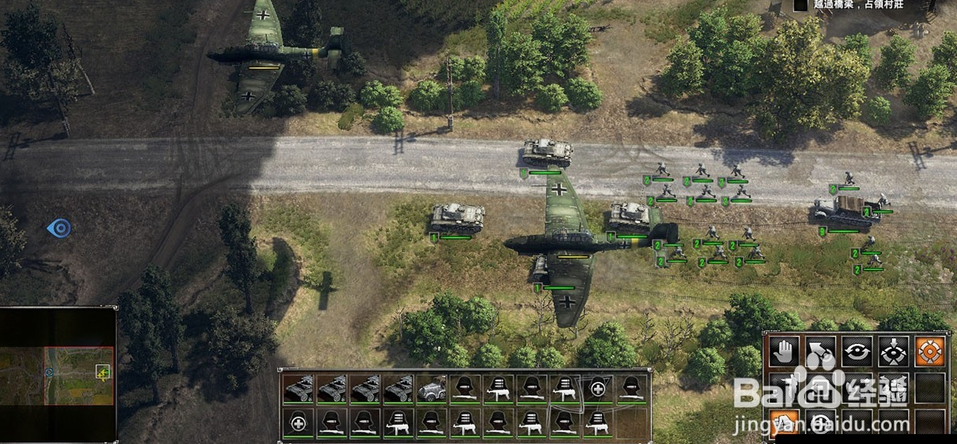Choose the eye with rotating arrows command
Viewport: 957px width, 444px height.
click(857, 351)
